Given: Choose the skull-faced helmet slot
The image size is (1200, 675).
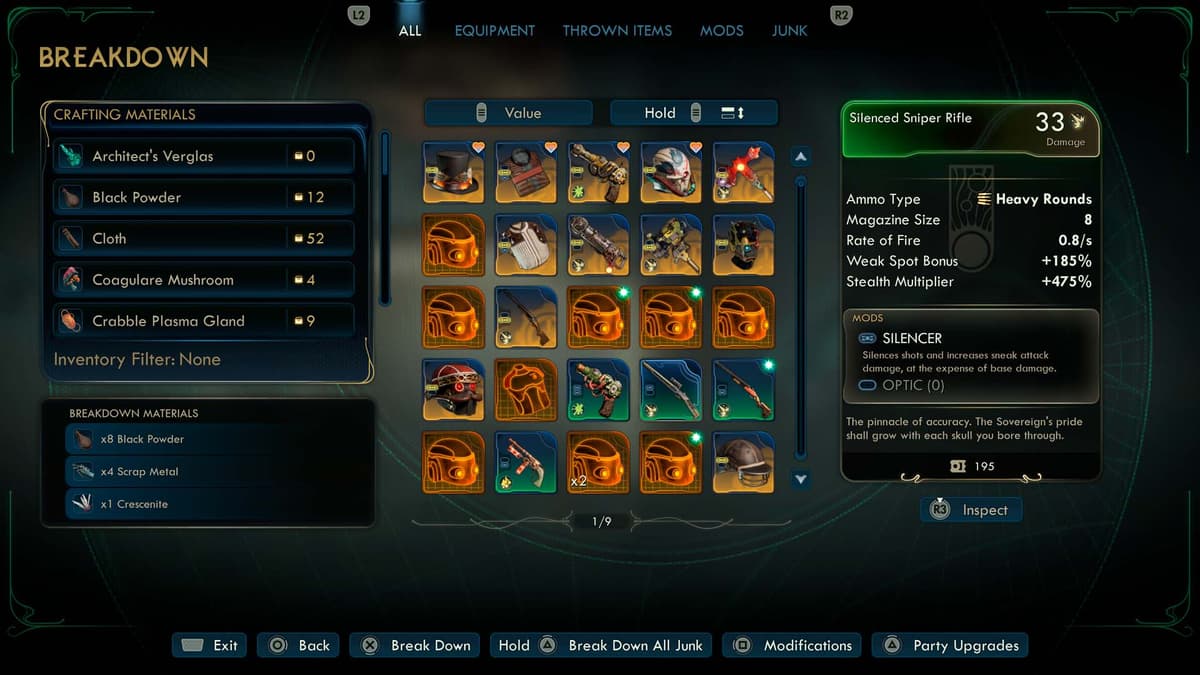Looking at the screenshot, I should [x=671, y=173].
